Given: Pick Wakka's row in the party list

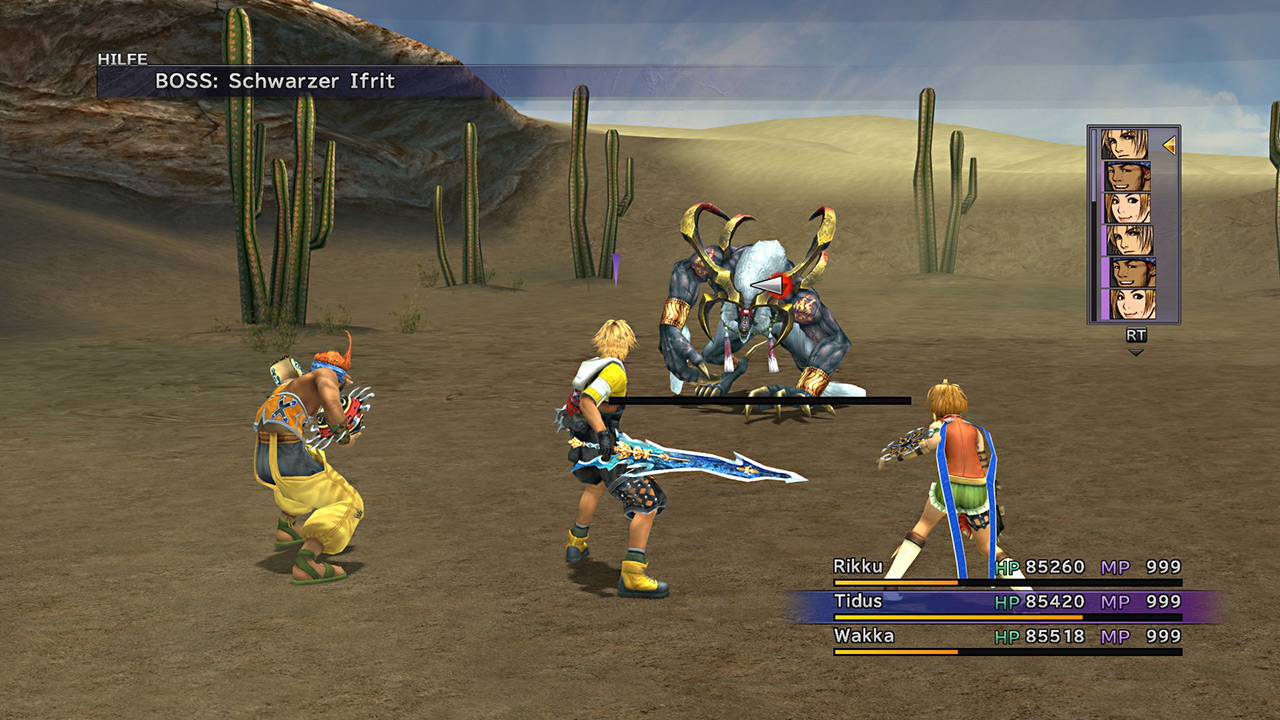Looking at the screenshot, I should 1007,637.
